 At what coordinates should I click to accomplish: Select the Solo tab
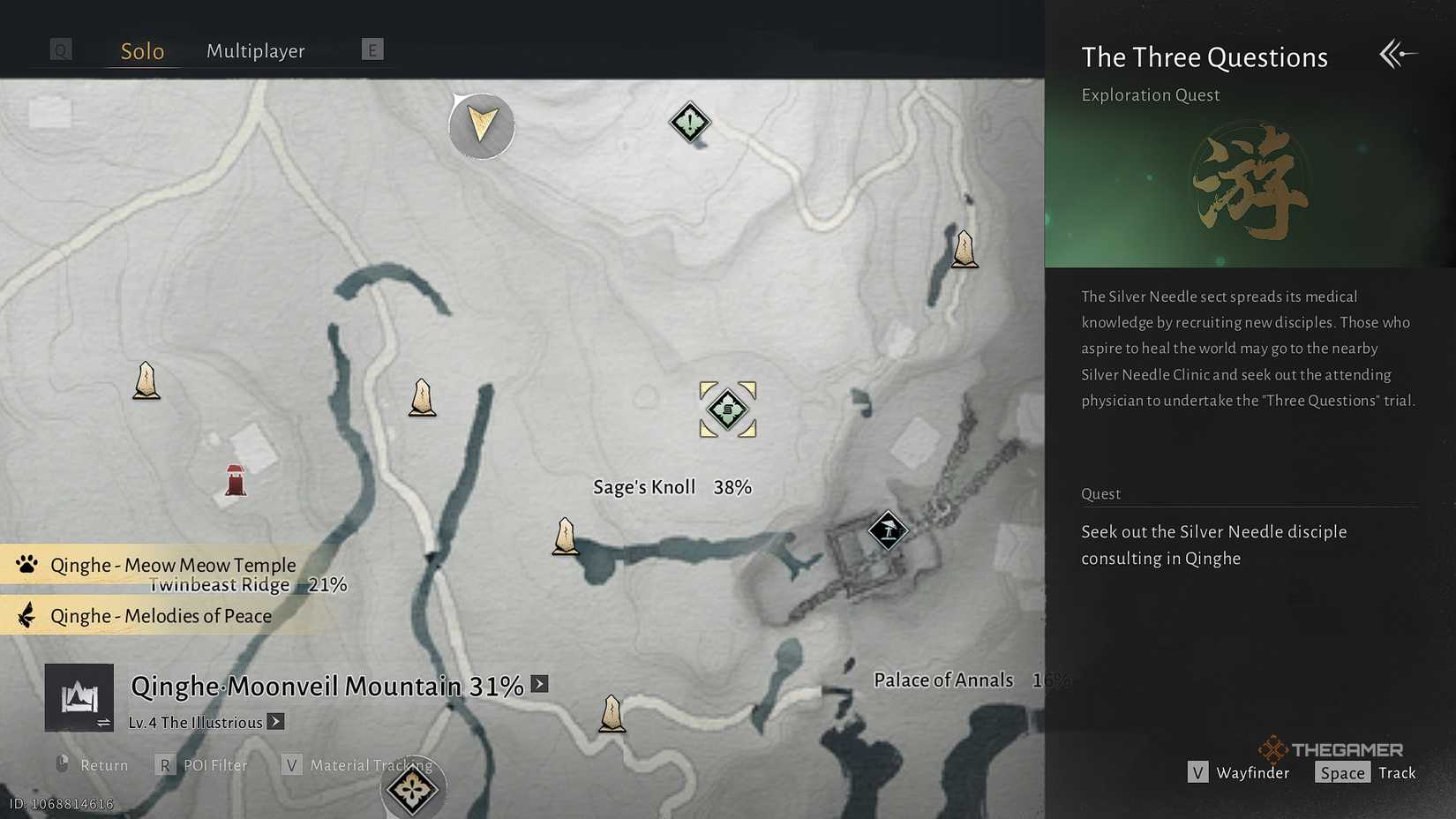pos(141,50)
